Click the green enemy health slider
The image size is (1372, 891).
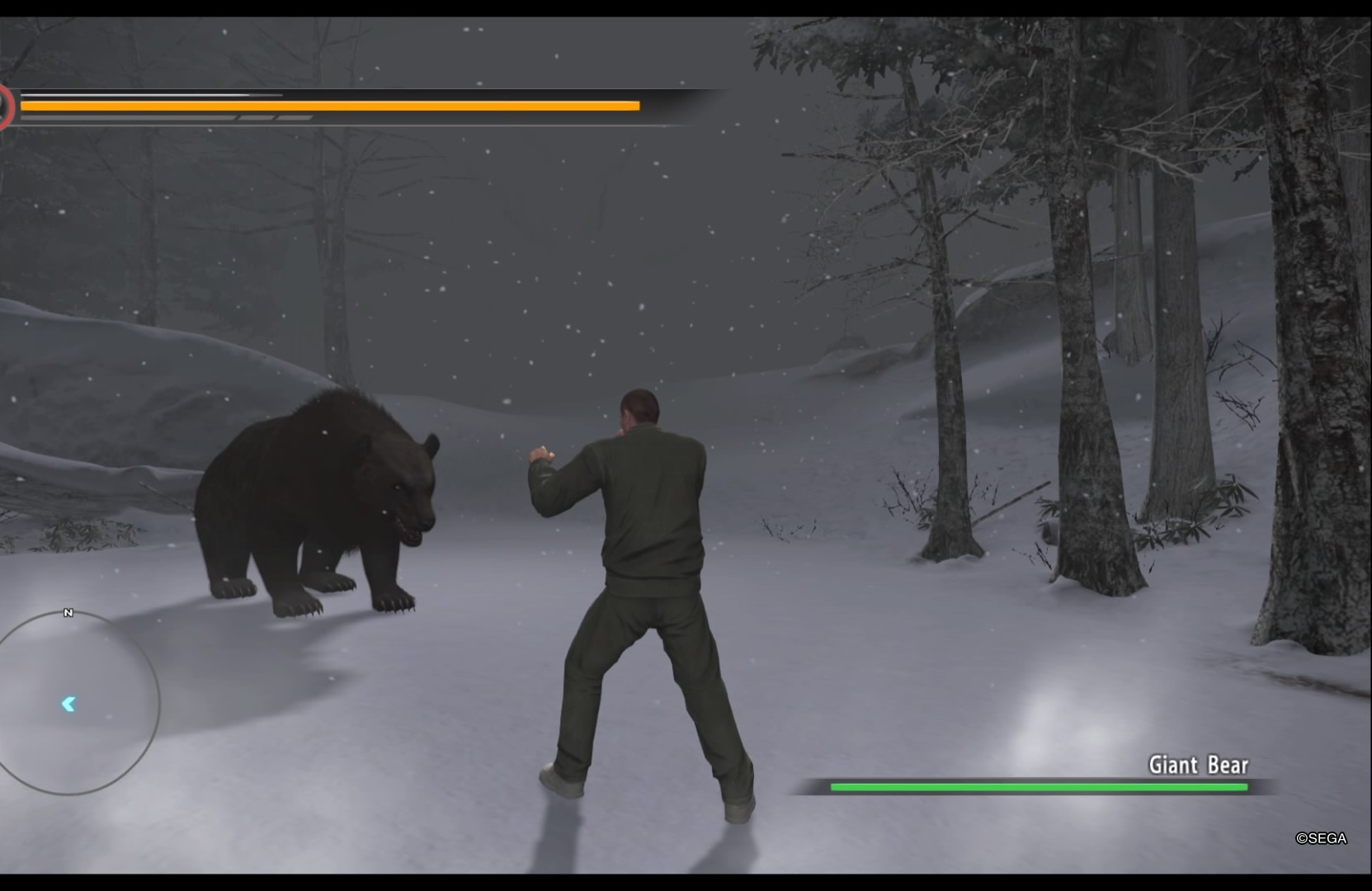pyautogui.click(x=1040, y=787)
